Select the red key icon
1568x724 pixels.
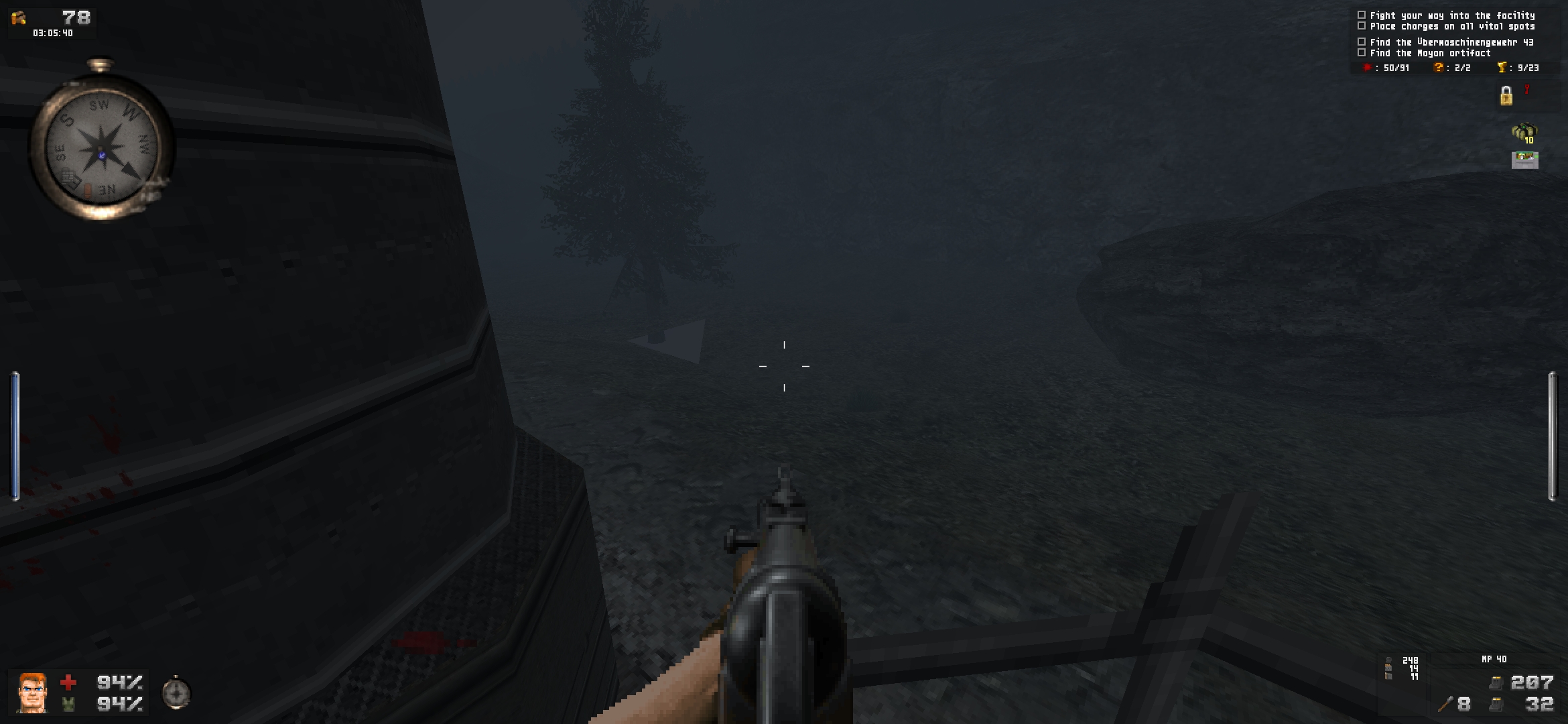[x=1526, y=90]
